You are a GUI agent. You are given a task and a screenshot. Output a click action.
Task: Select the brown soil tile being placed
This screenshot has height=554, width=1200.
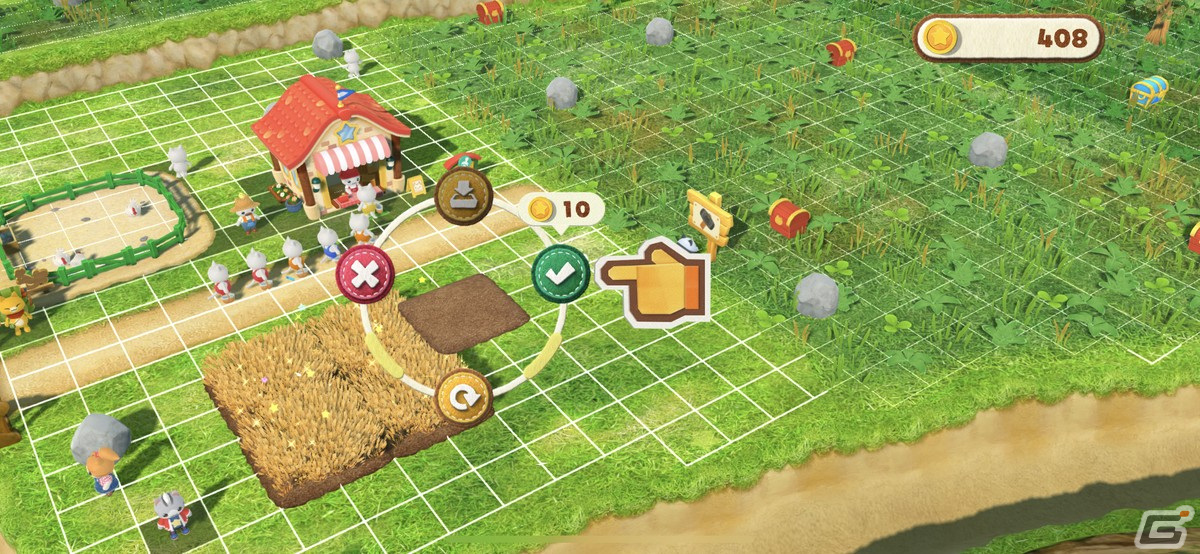coord(463,312)
